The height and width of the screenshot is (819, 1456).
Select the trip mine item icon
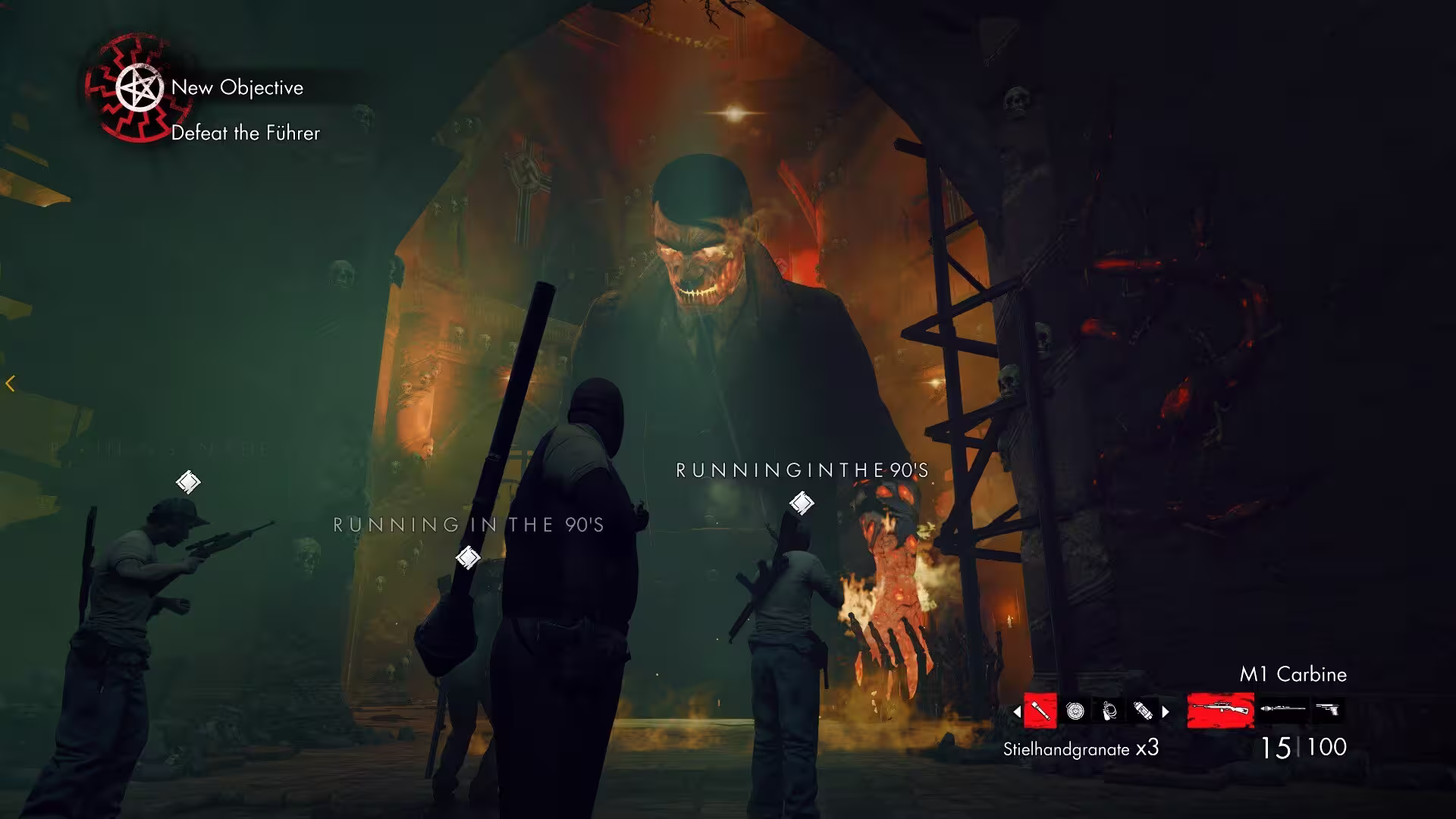[x=1107, y=709]
